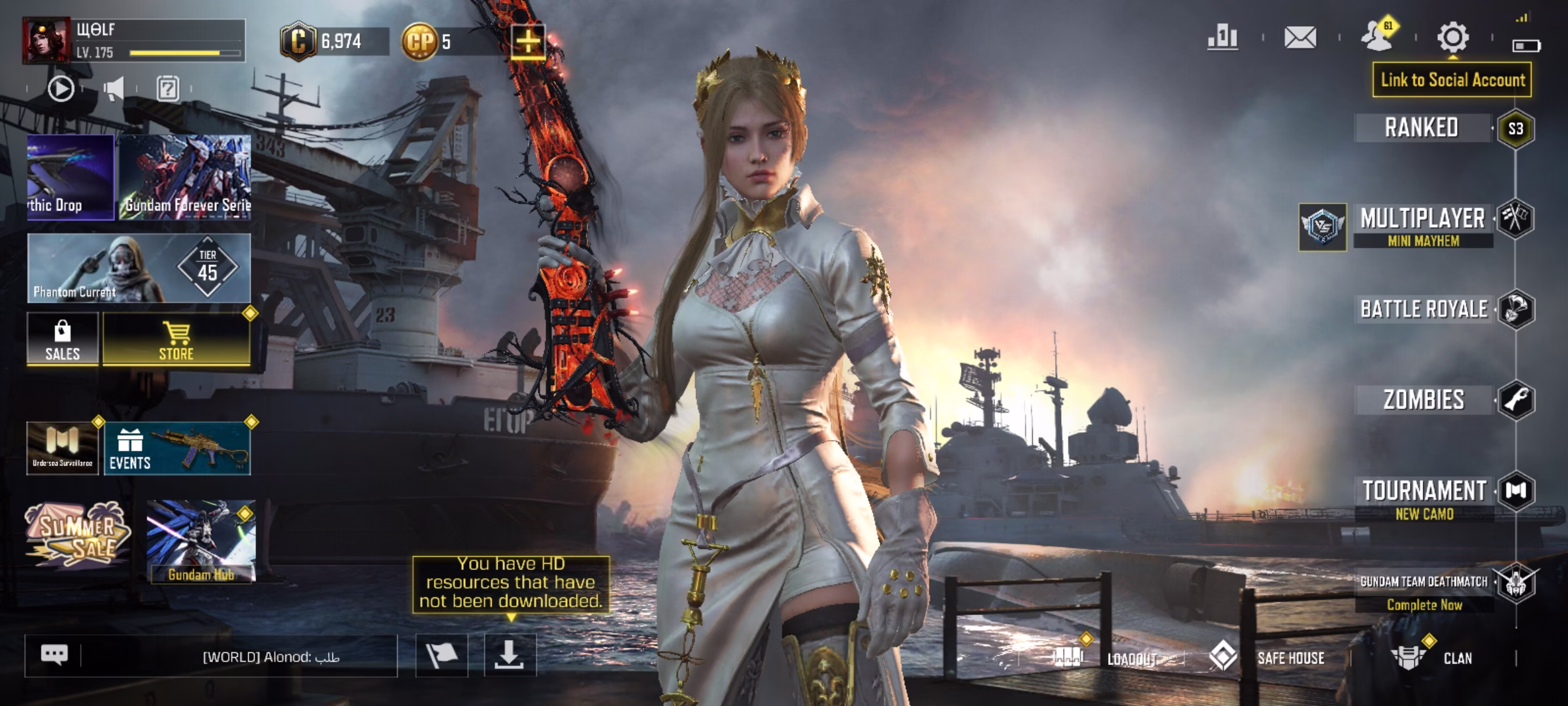Enter Battle Royale mode

(x=1424, y=309)
